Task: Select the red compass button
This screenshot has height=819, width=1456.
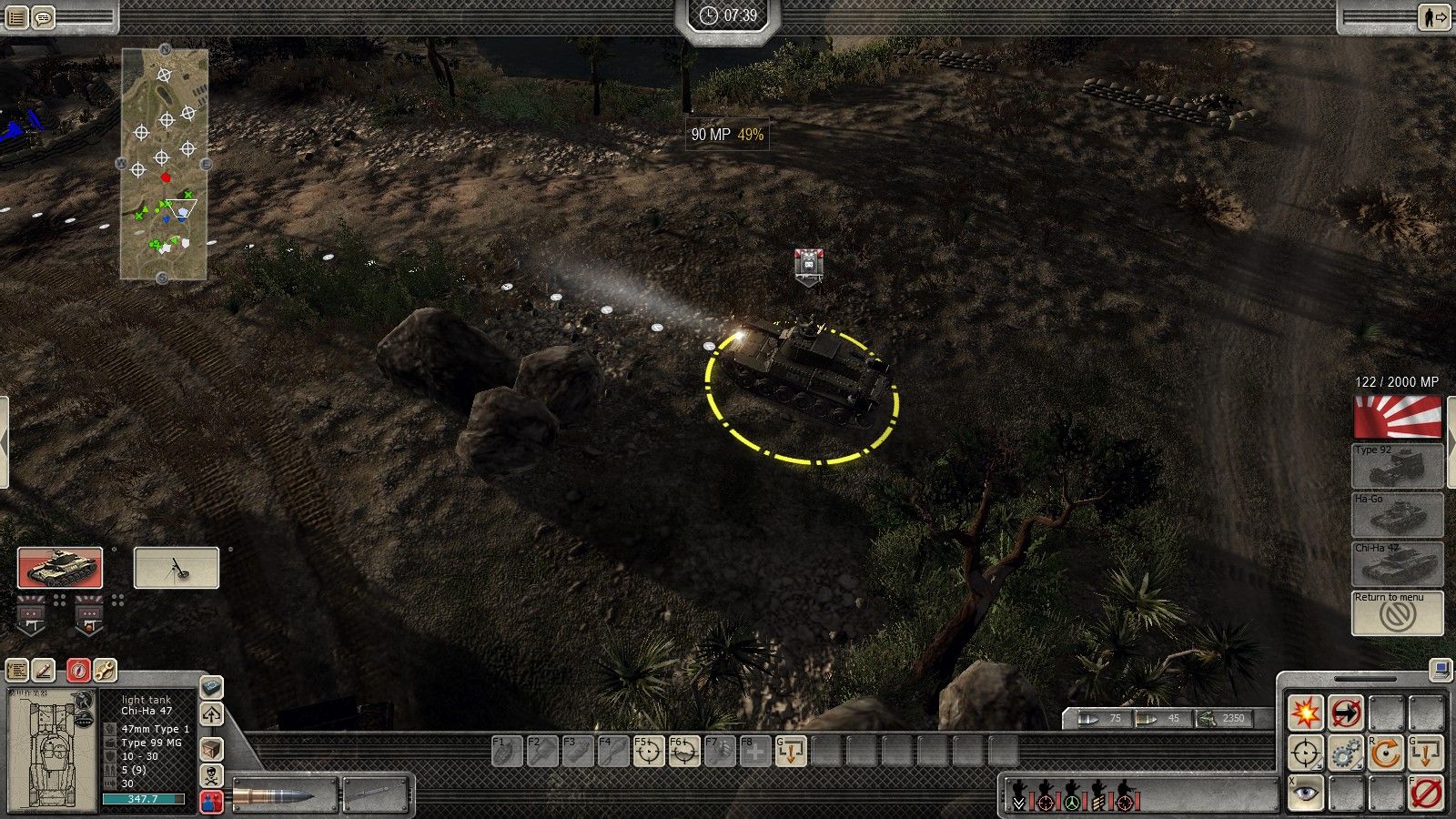Action: (78, 671)
